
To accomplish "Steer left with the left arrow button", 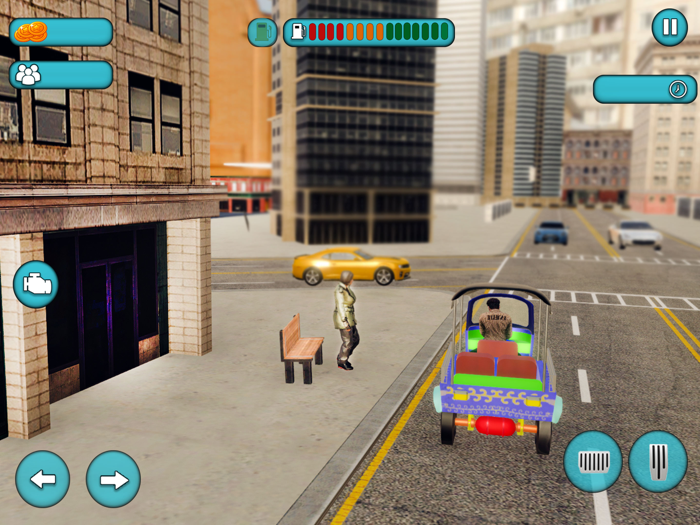I will [x=42, y=479].
